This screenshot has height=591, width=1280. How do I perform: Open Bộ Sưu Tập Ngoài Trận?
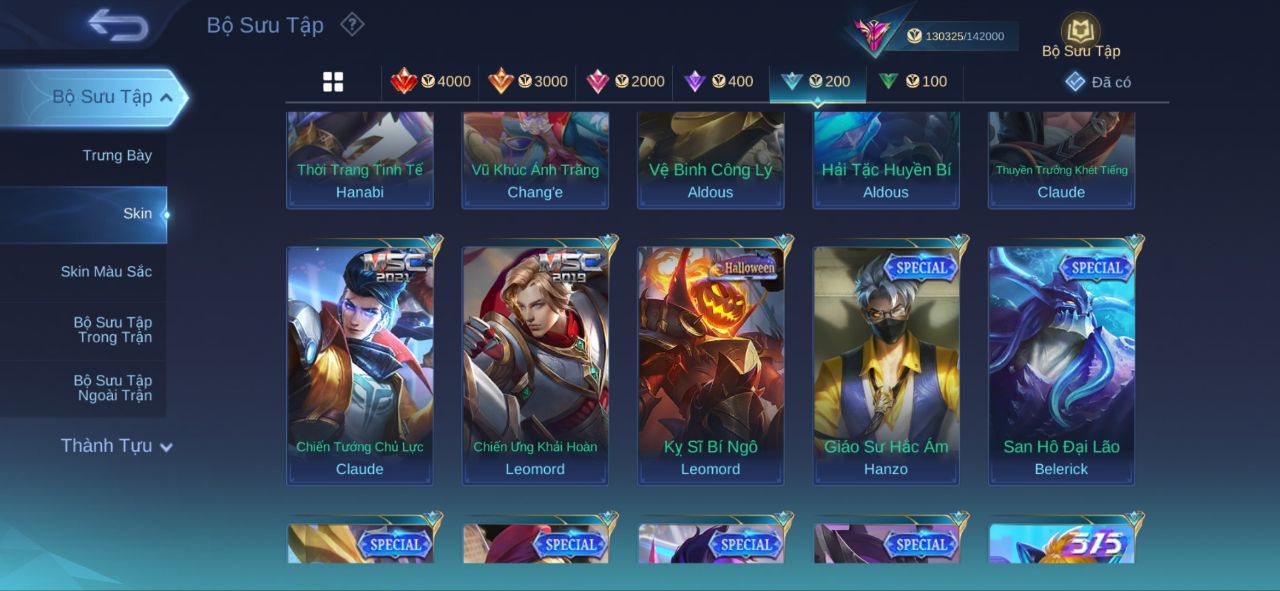click(x=113, y=388)
